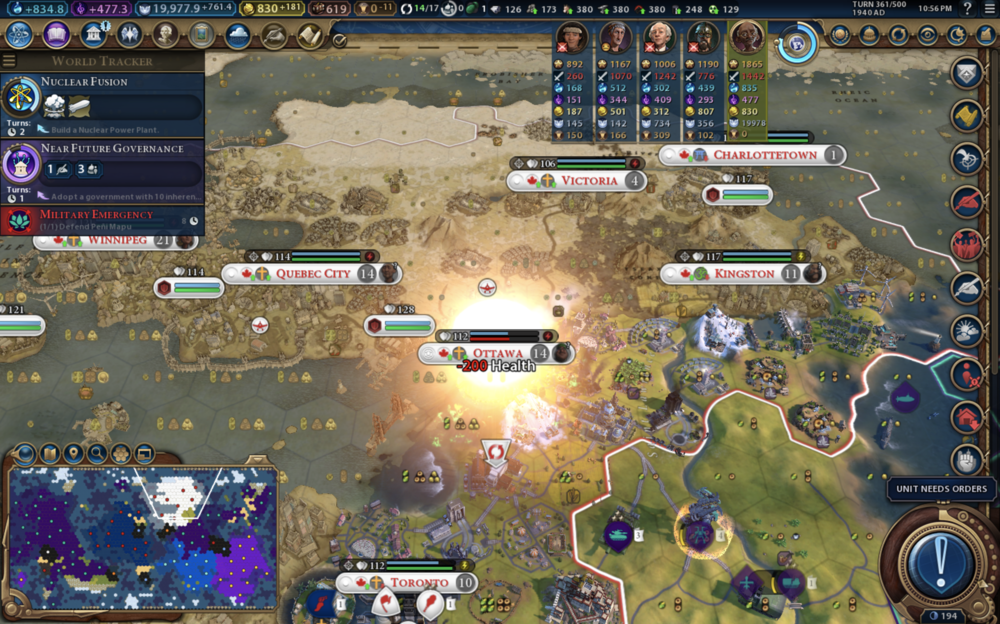Open the Ottawa city banner
Screen dimensions: 1000x624
coord(497,353)
